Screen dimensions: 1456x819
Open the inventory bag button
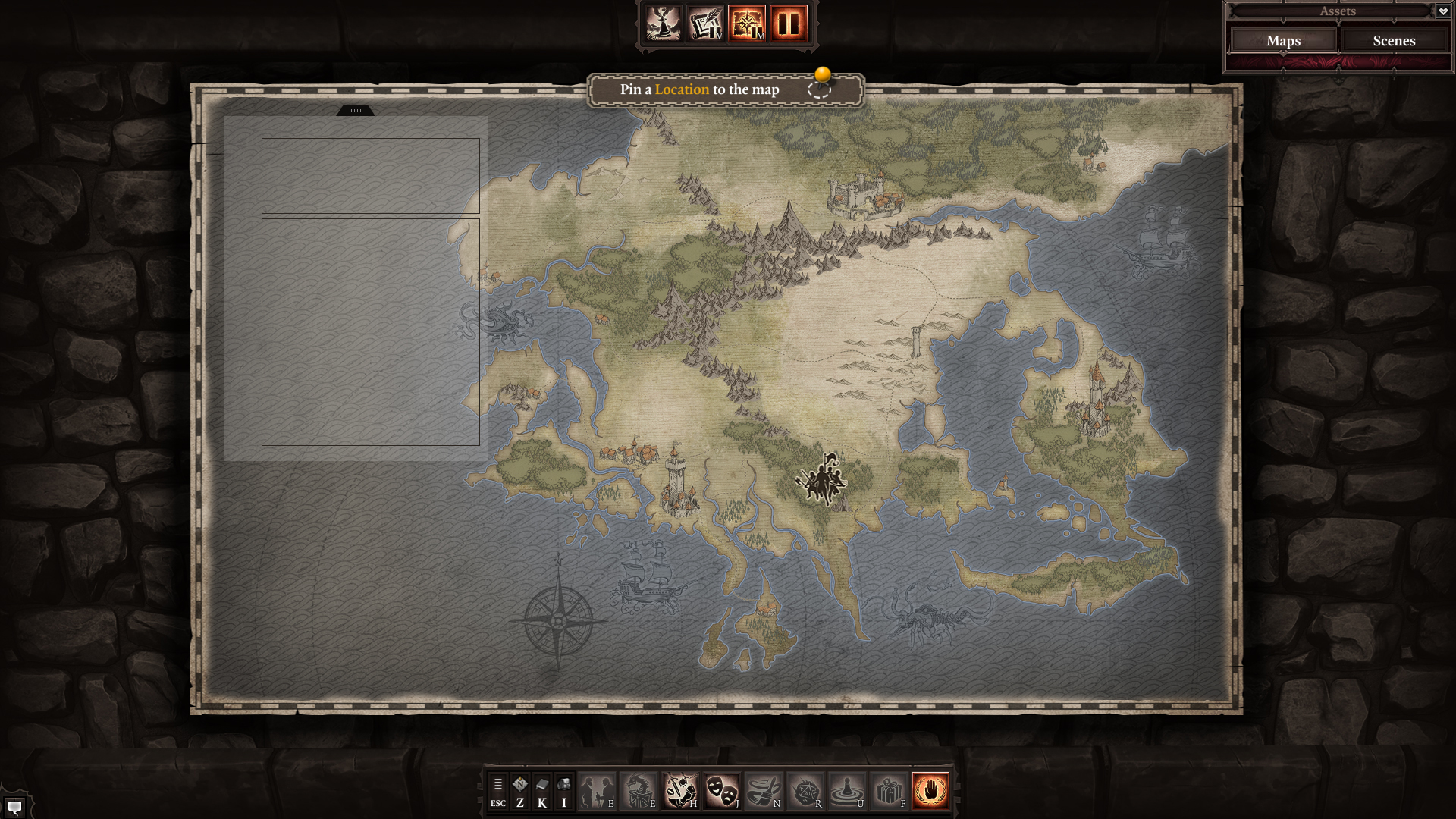pos(563,791)
